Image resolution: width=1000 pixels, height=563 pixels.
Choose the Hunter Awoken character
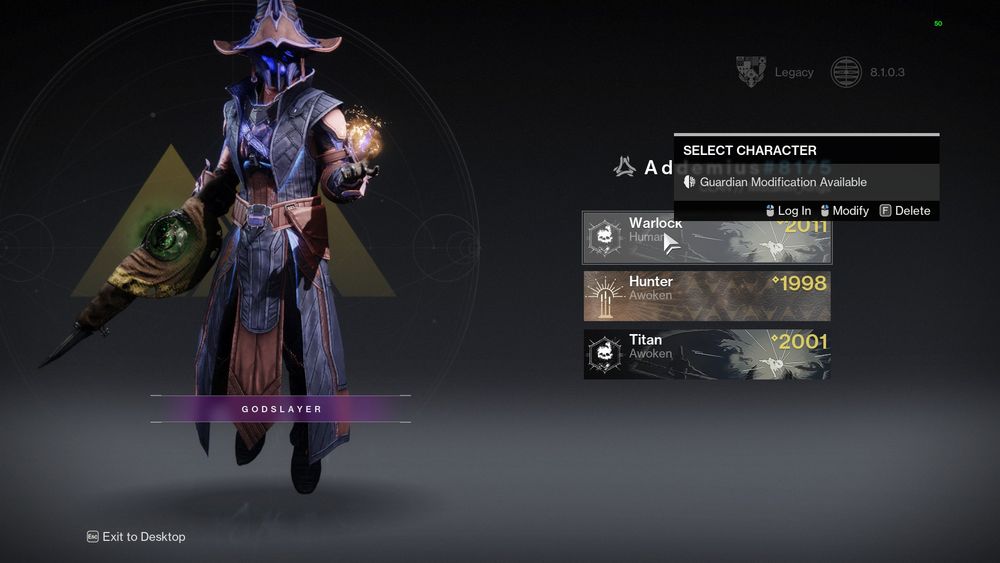pyautogui.click(x=706, y=296)
